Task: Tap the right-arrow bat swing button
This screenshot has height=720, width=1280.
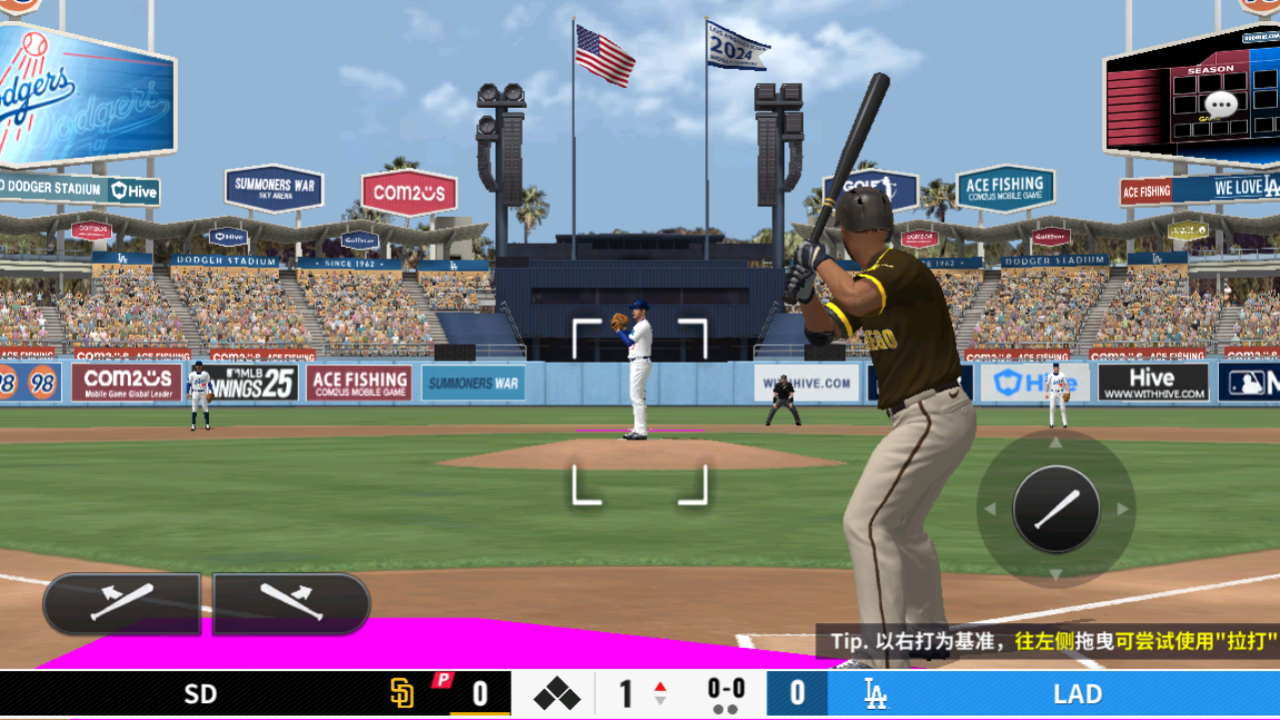Action: 291,603
